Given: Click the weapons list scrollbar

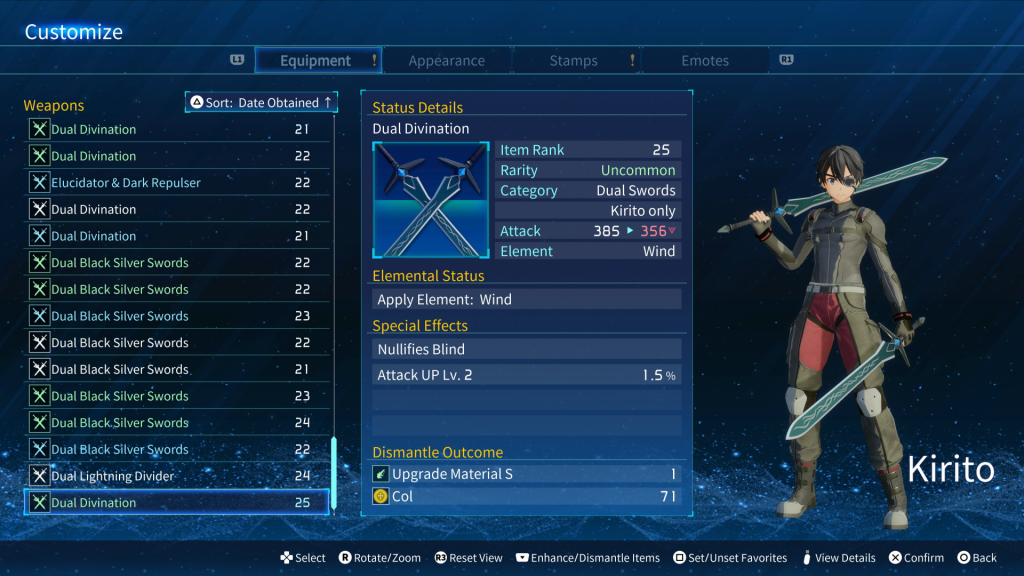Looking at the screenshot, I should click(x=334, y=472).
